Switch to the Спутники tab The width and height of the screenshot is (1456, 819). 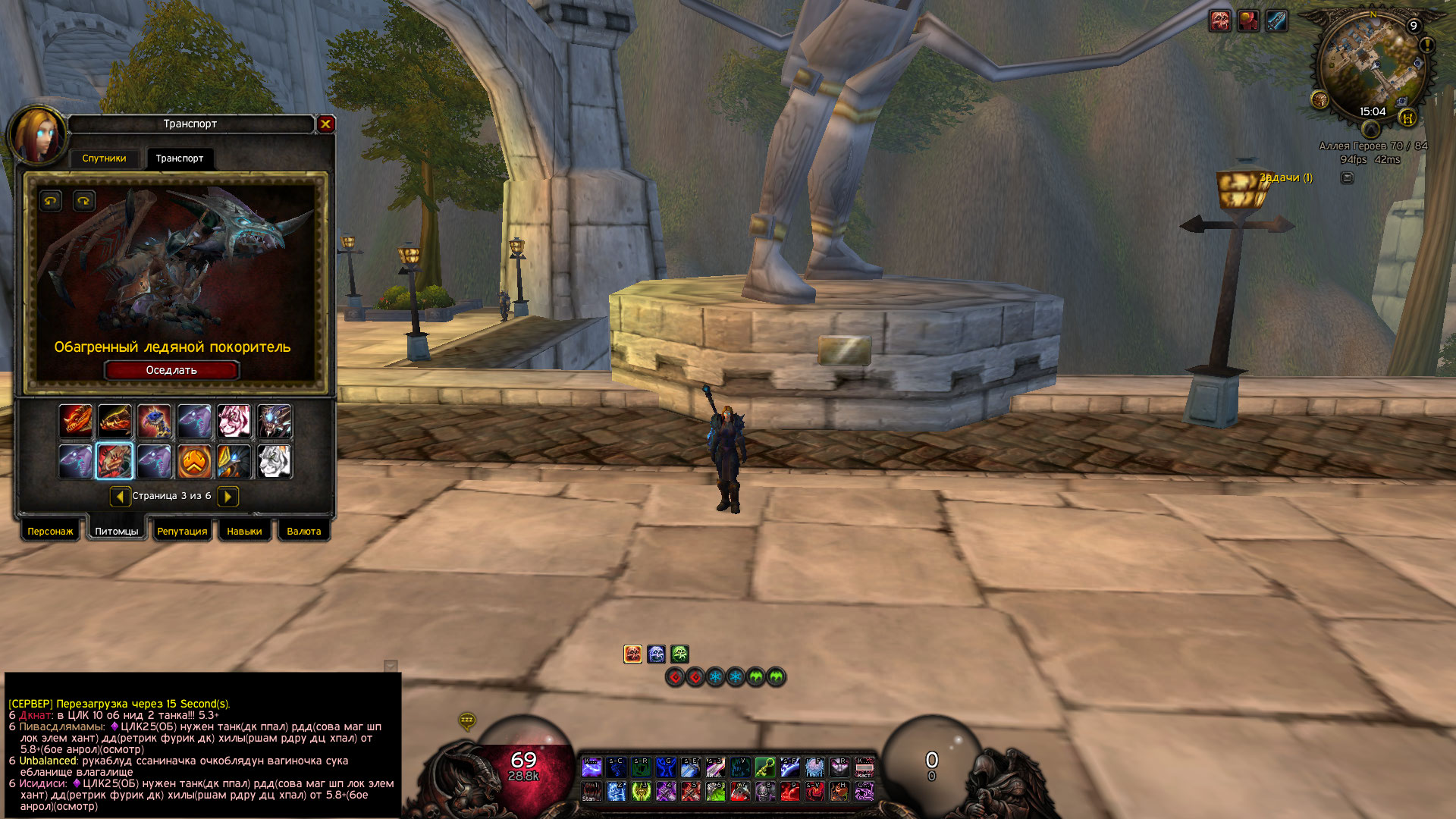104,158
